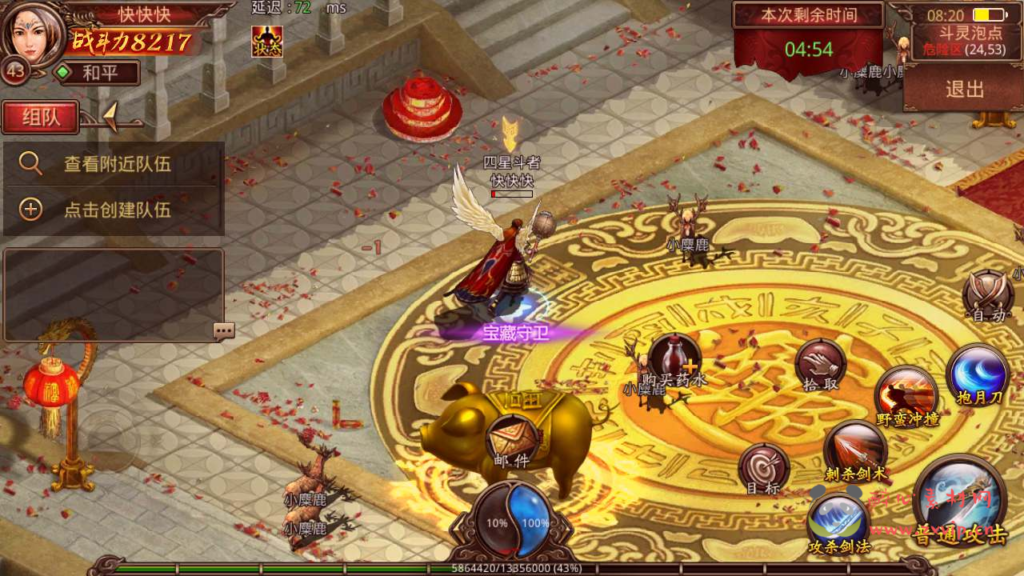The height and width of the screenshot is (576, 1024).
Task: Choose 点击创建队伍 to create a team
Action: click(113, 209)
